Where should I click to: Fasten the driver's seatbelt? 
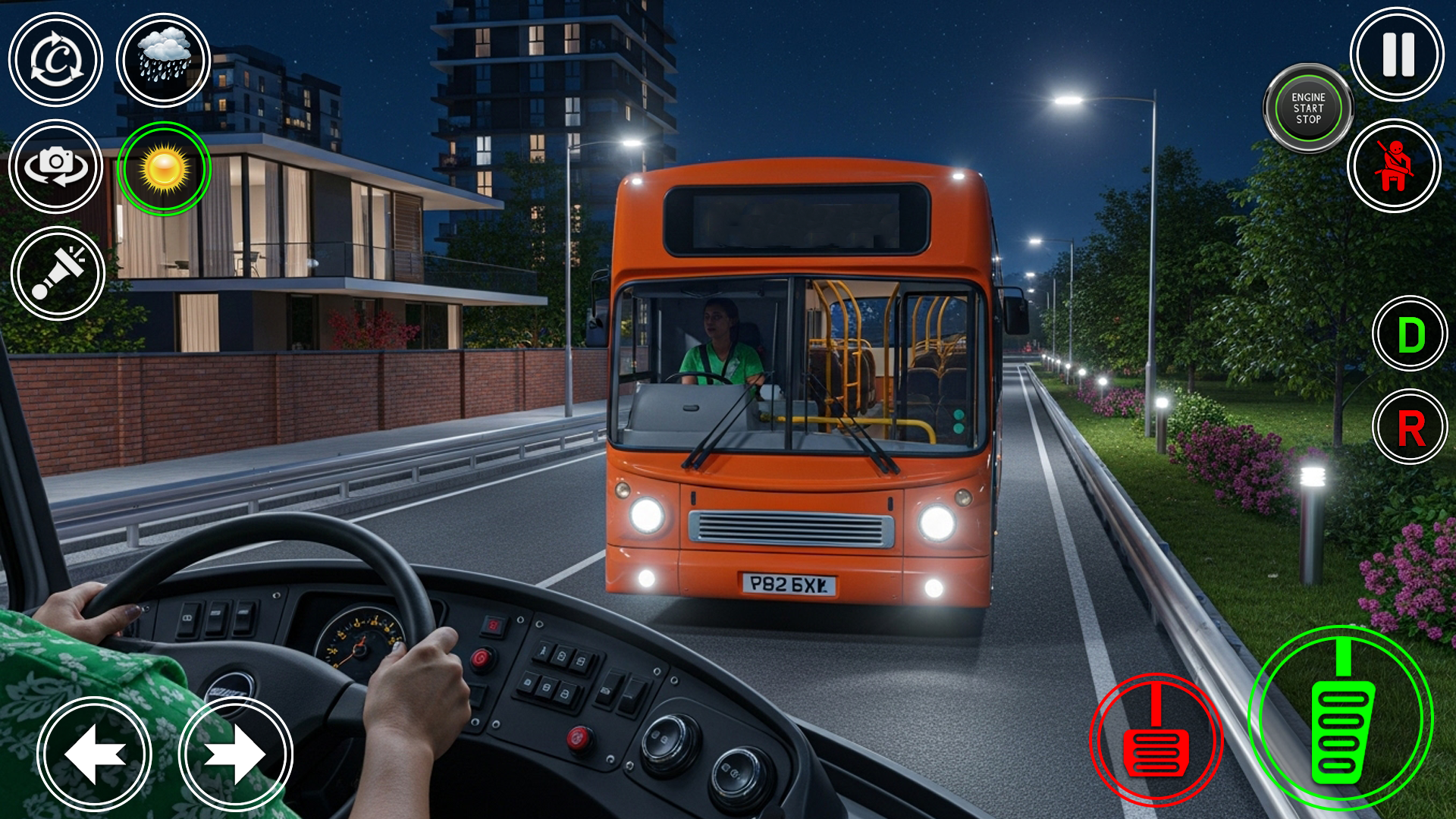pyautogui.click(x=1394, y=167)
